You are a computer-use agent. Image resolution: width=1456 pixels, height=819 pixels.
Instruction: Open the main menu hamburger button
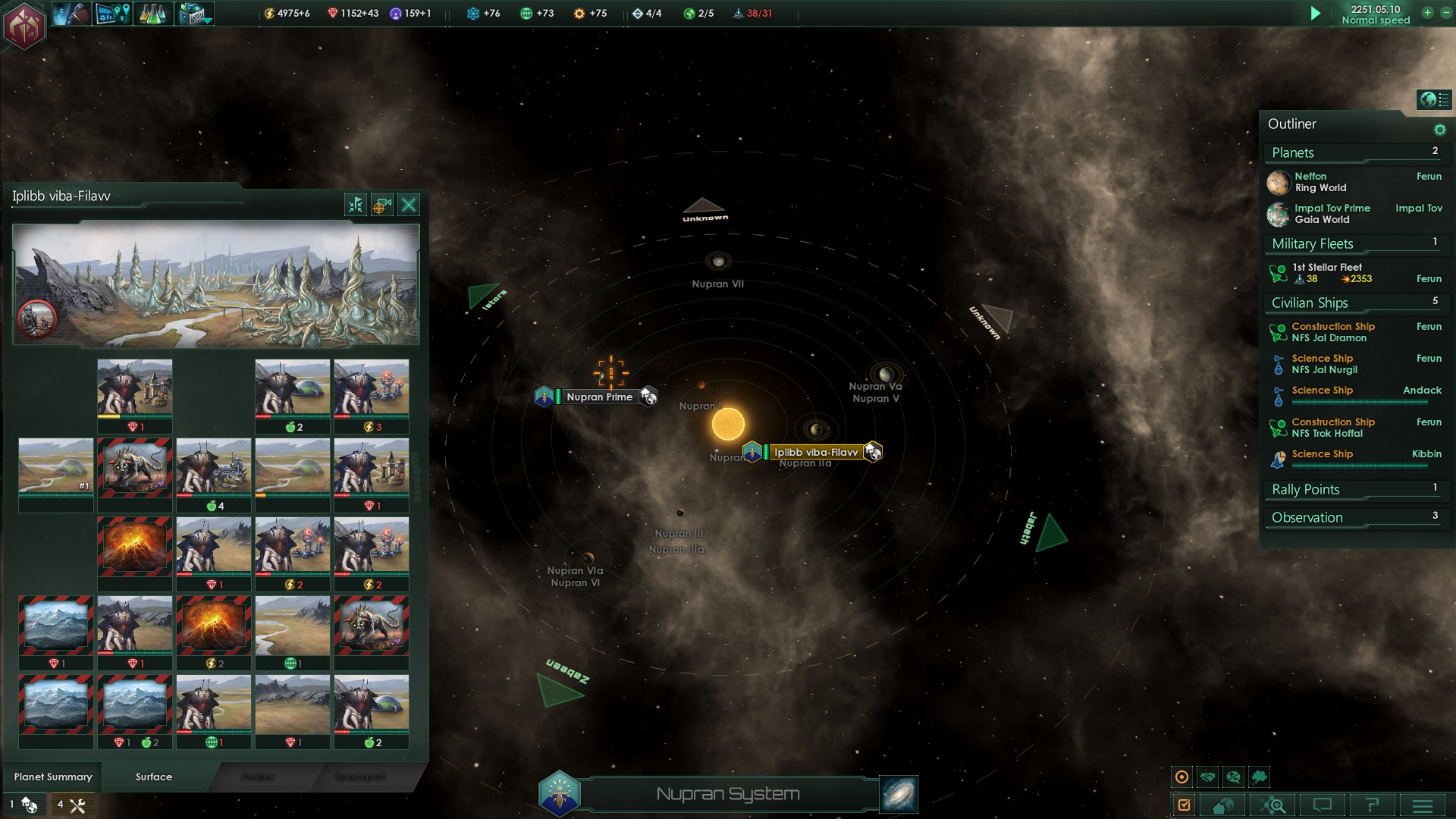(x=1422, y=805)
